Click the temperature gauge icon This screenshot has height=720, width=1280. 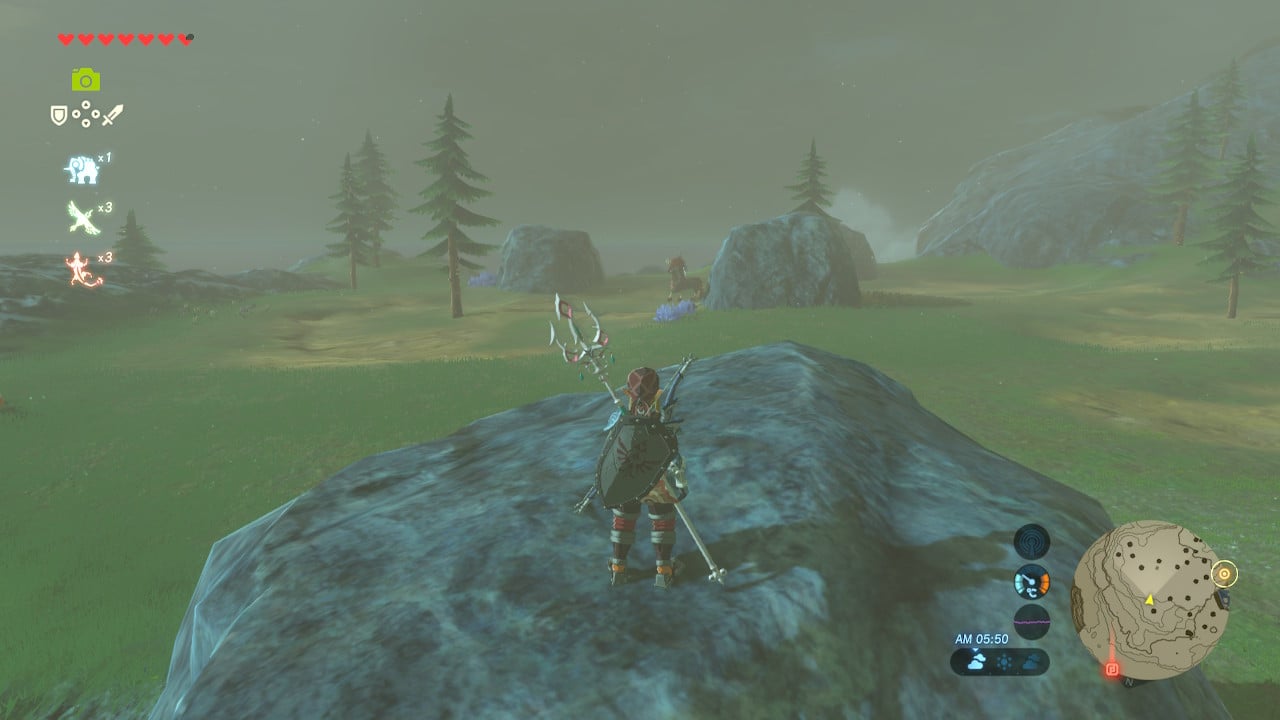(1031, 581)
